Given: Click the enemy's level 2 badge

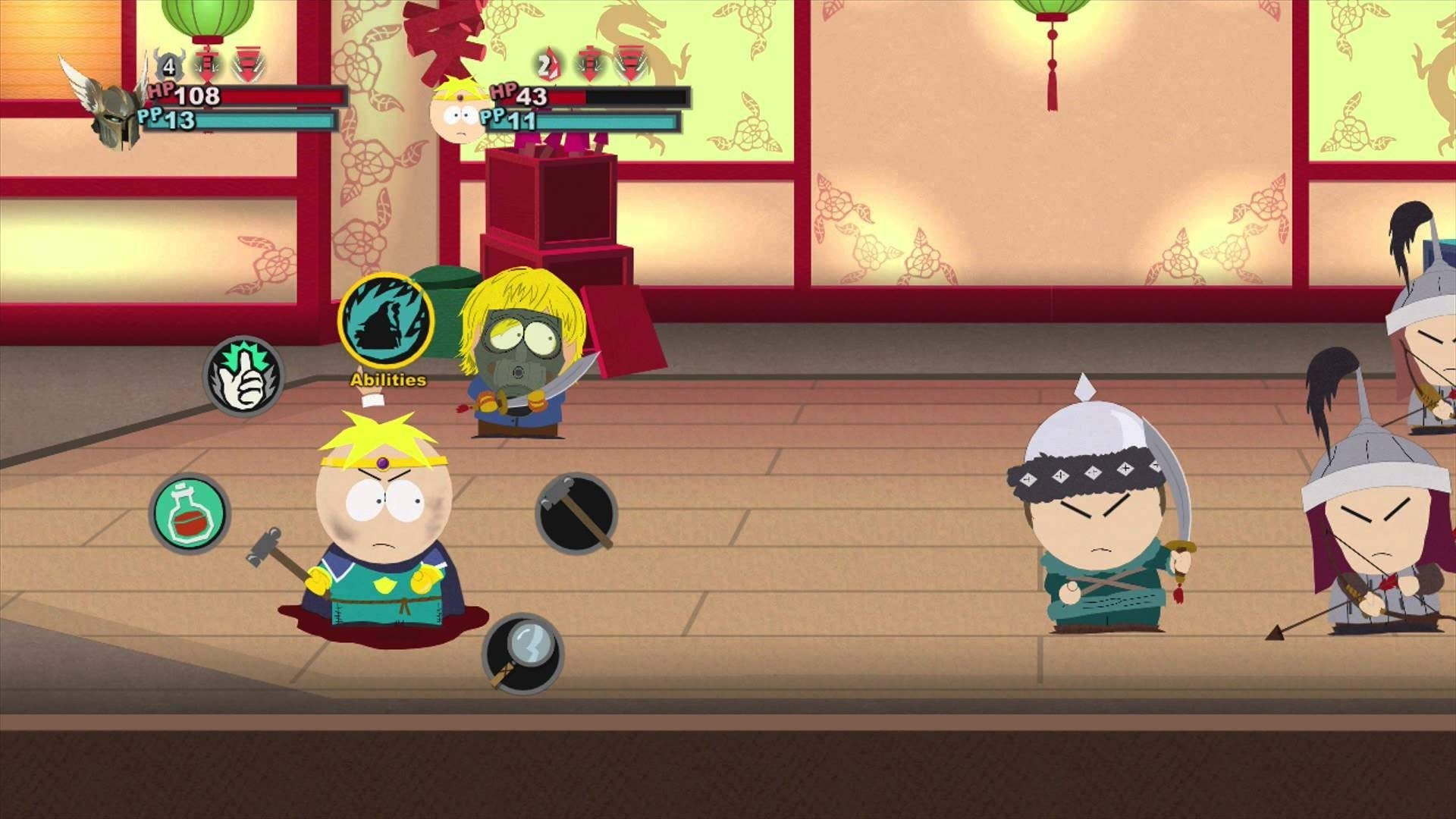Looking at the screenshot, I should 548,64.
